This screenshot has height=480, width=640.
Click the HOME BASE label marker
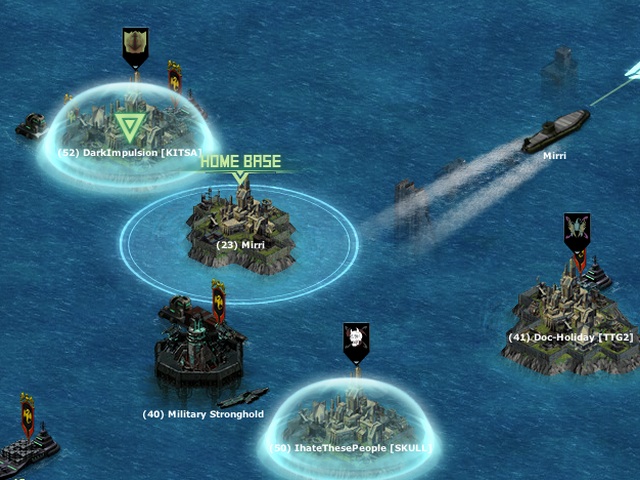pos(240,161)
